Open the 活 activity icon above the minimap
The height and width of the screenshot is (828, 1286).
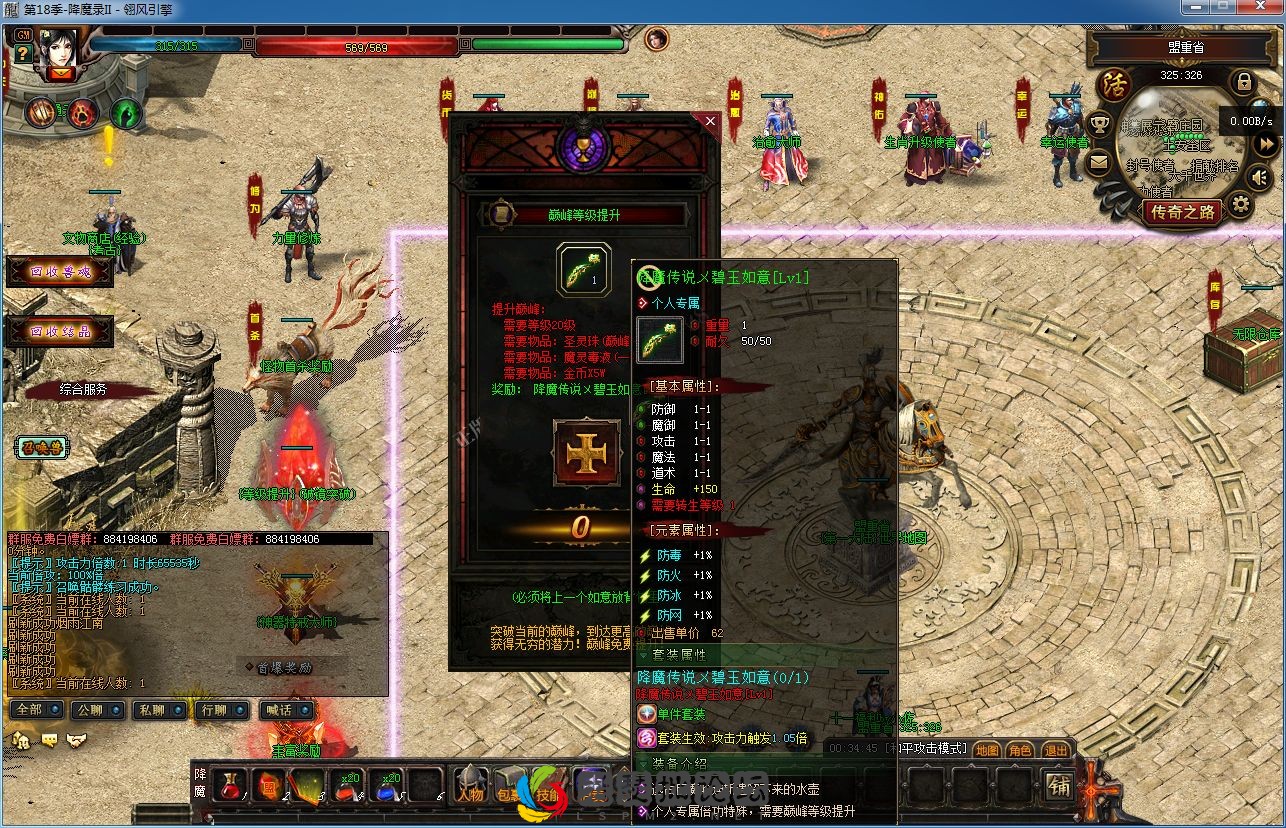click(x=1113, y=83)
